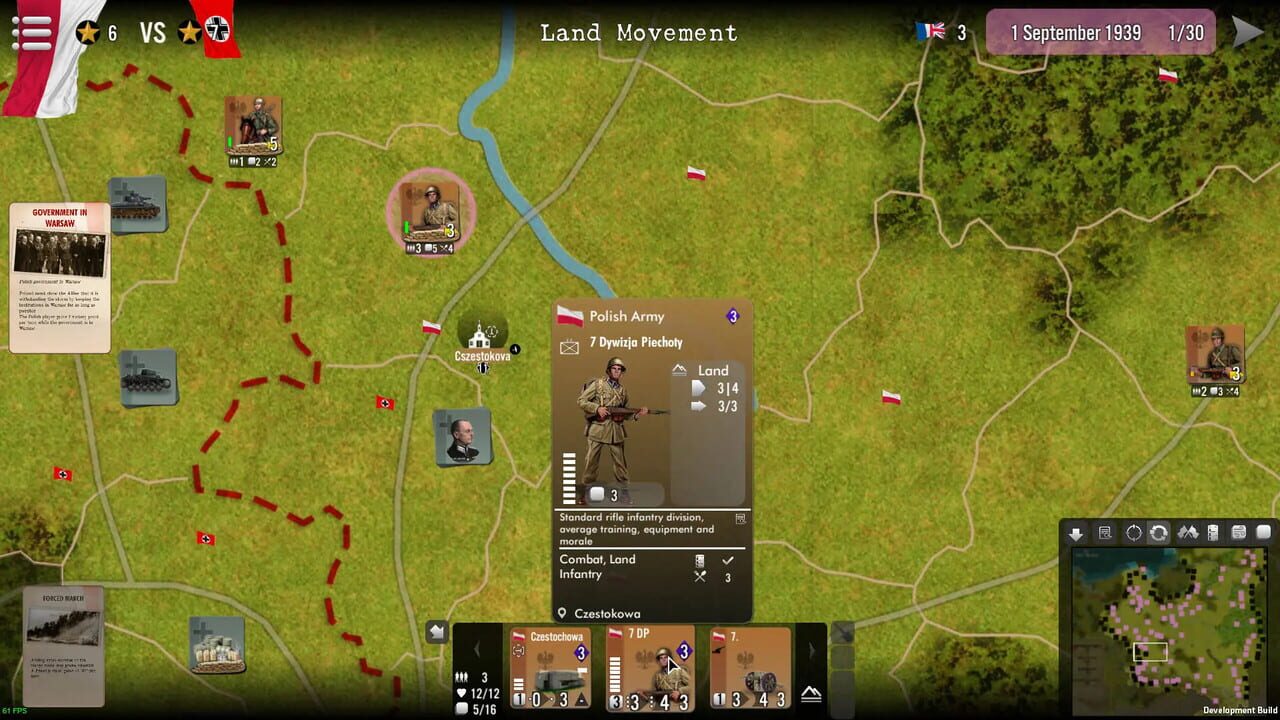This screenshot has width=1280, height=720.
Task: Click the down-arrow icon on minimap toolbar
Action: (x=1076, y=533)
